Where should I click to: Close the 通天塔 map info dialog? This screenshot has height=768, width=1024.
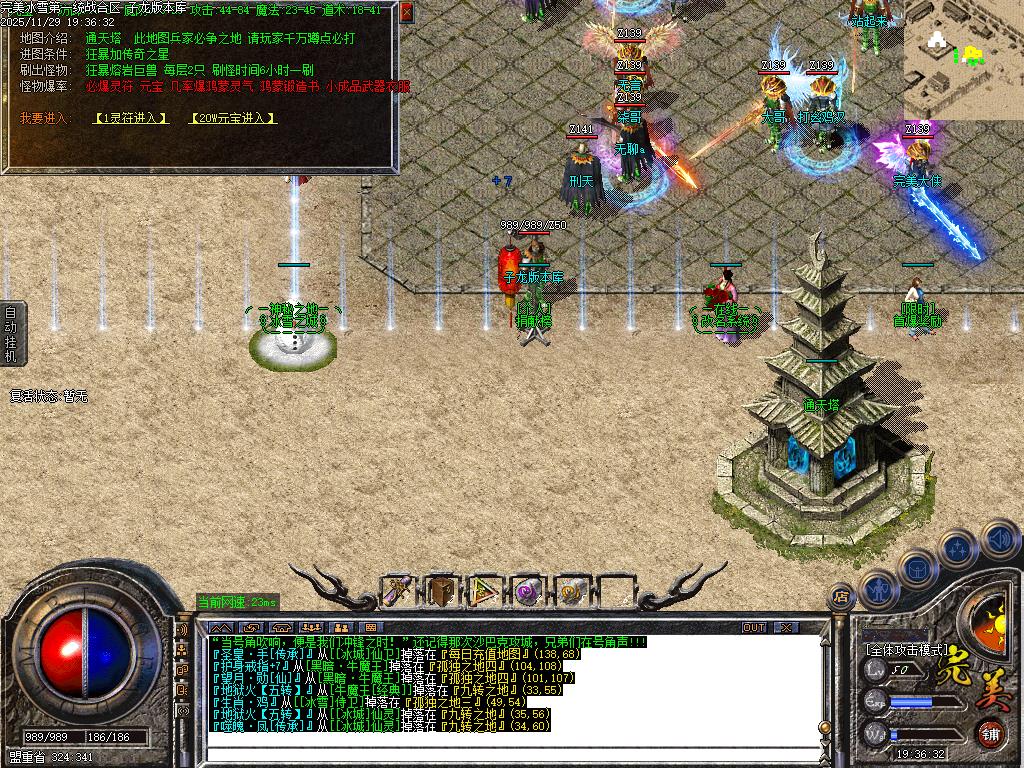406,13
